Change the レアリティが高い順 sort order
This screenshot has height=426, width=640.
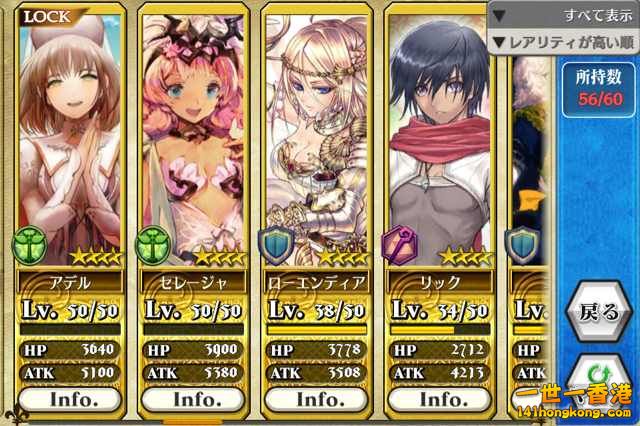coord(562,42)
